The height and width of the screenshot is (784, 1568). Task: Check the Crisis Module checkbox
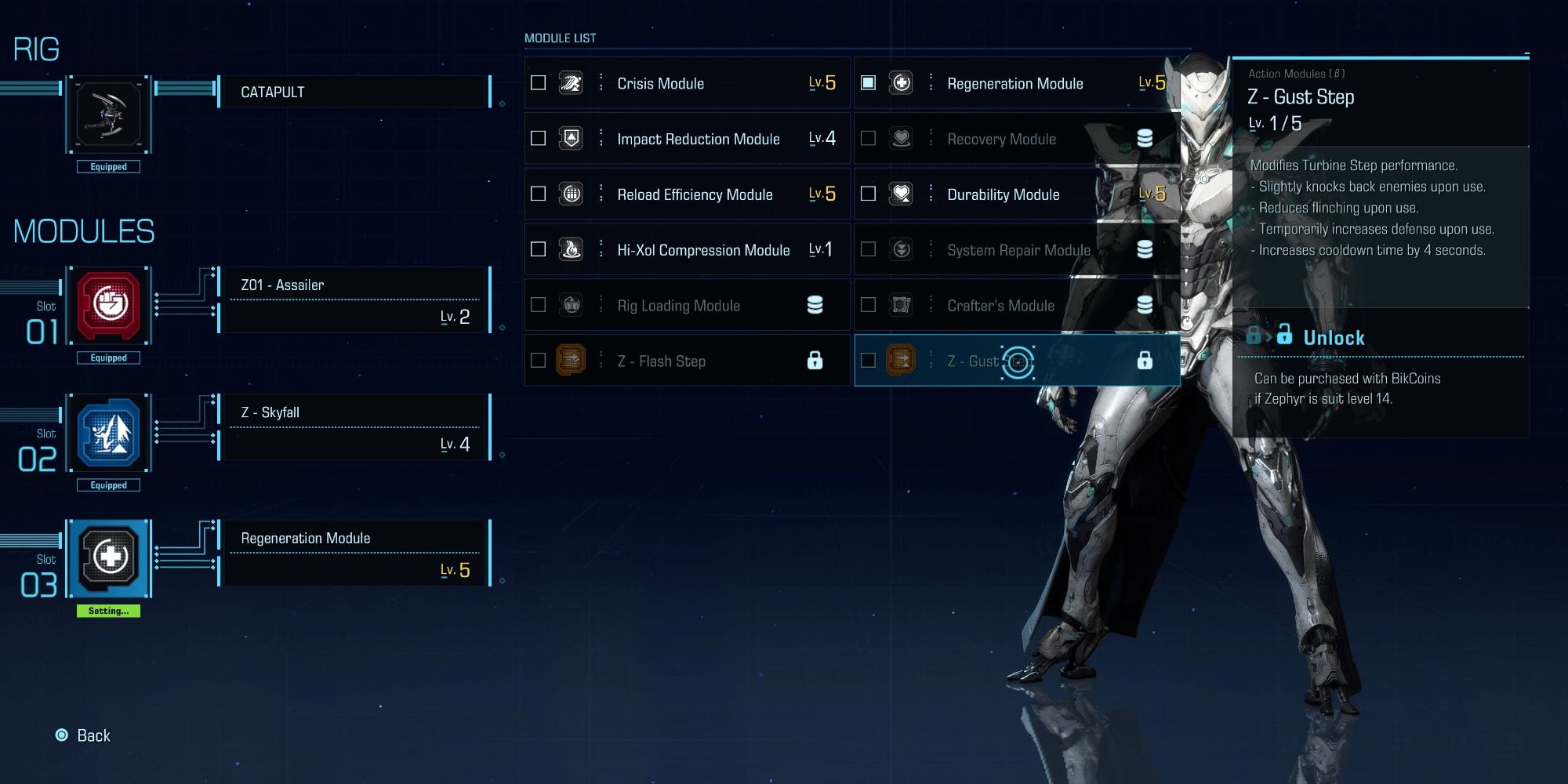(538, 83)
